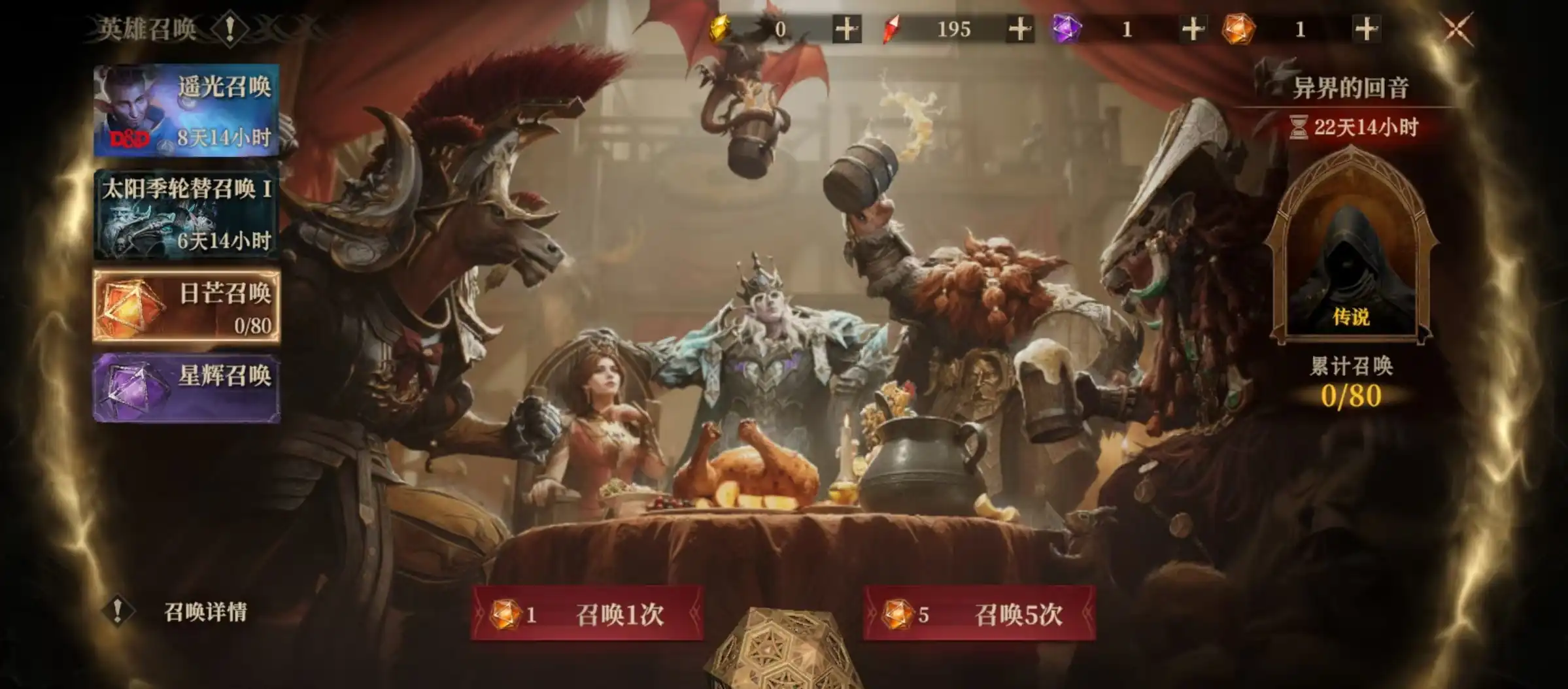The width and height of the screenshot is (1568, 689).
Task: View the 传说 hooded hero reward portrait
Action: click(x=1351, y=261)
